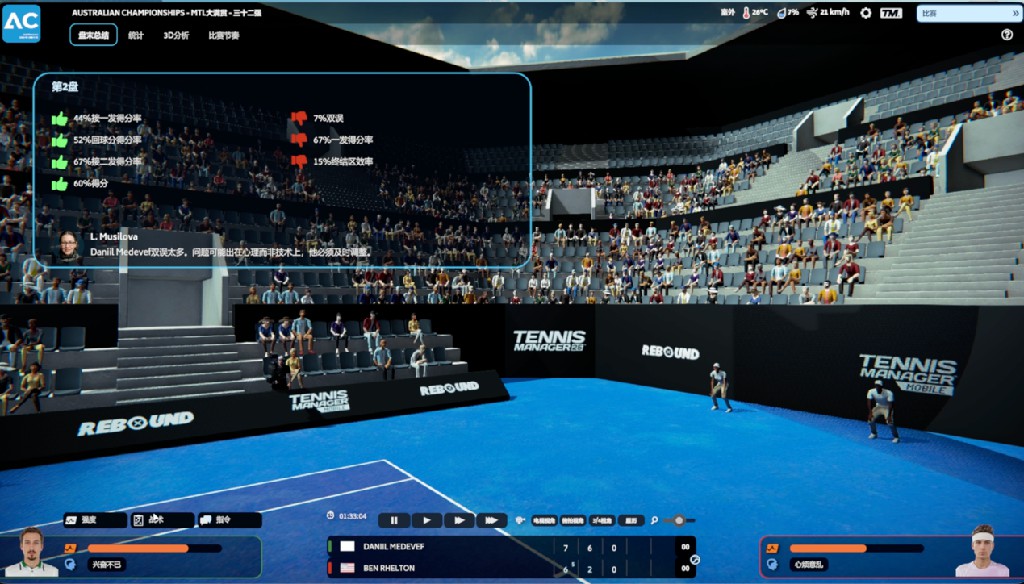Image resolution: width=1024 pixels, height=584 pixels.
Task: Click the TM logo button
Action: tap(891, 13)
